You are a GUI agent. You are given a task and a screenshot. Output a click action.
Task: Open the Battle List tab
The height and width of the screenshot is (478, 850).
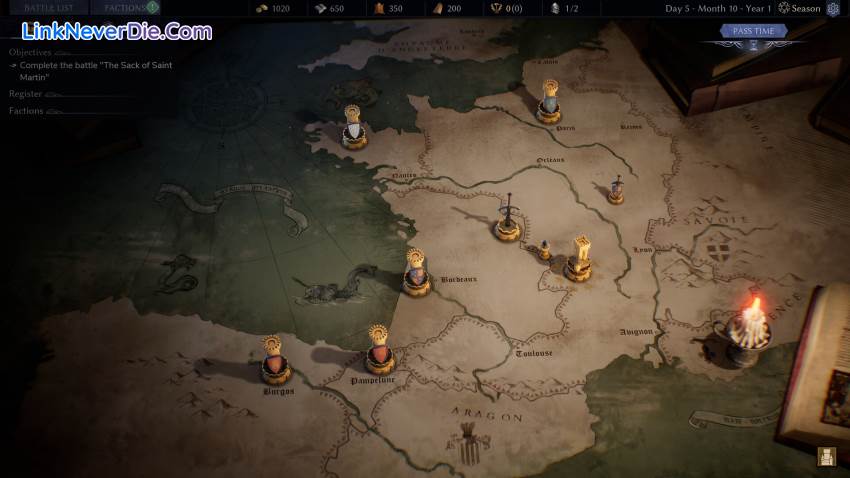49,8
